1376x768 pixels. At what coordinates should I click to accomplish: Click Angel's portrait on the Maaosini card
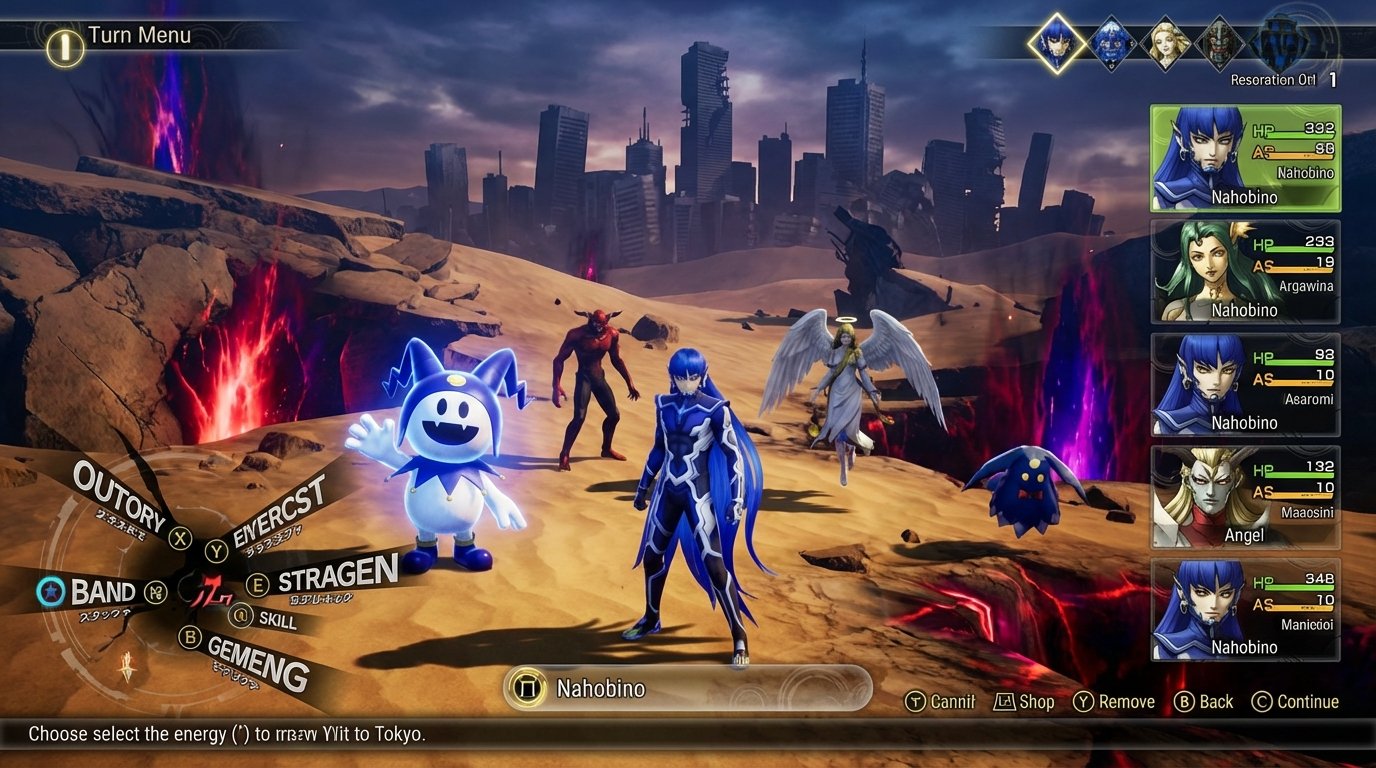[1202, 497]
